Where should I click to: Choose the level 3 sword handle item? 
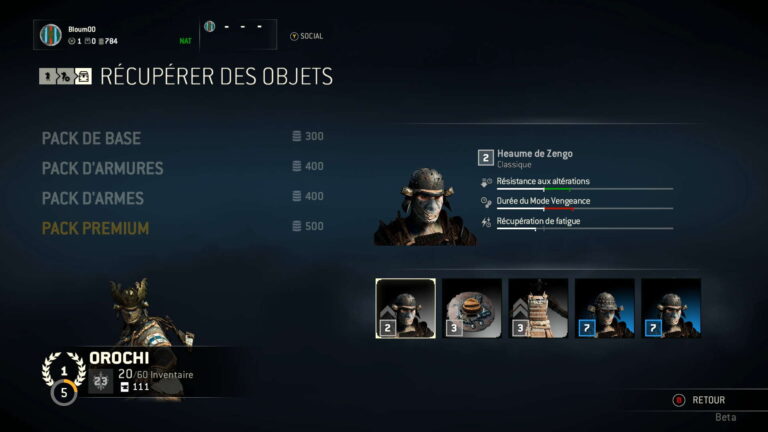click(538, 308)
